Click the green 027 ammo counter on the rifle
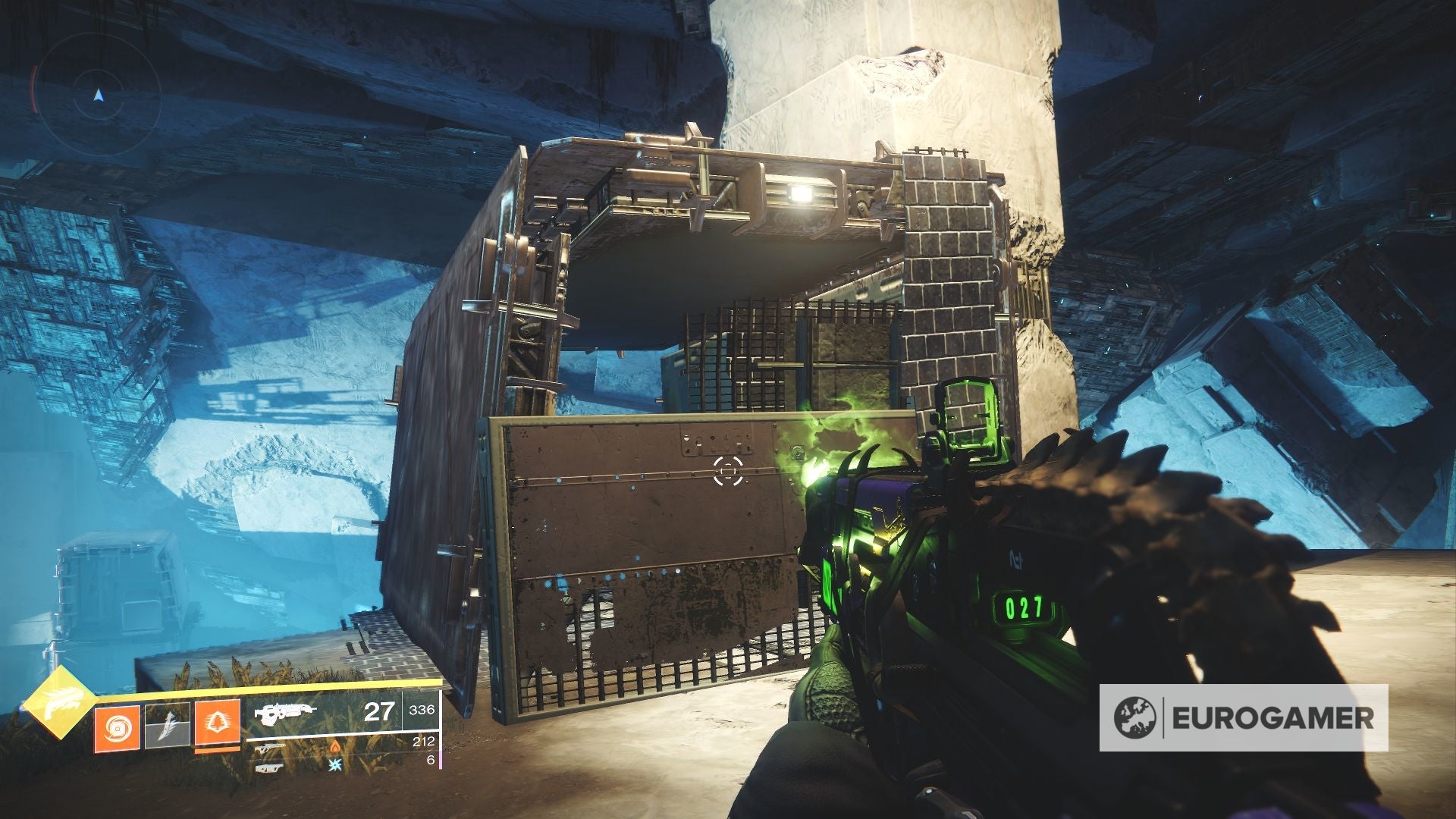 coord(1022,607)
